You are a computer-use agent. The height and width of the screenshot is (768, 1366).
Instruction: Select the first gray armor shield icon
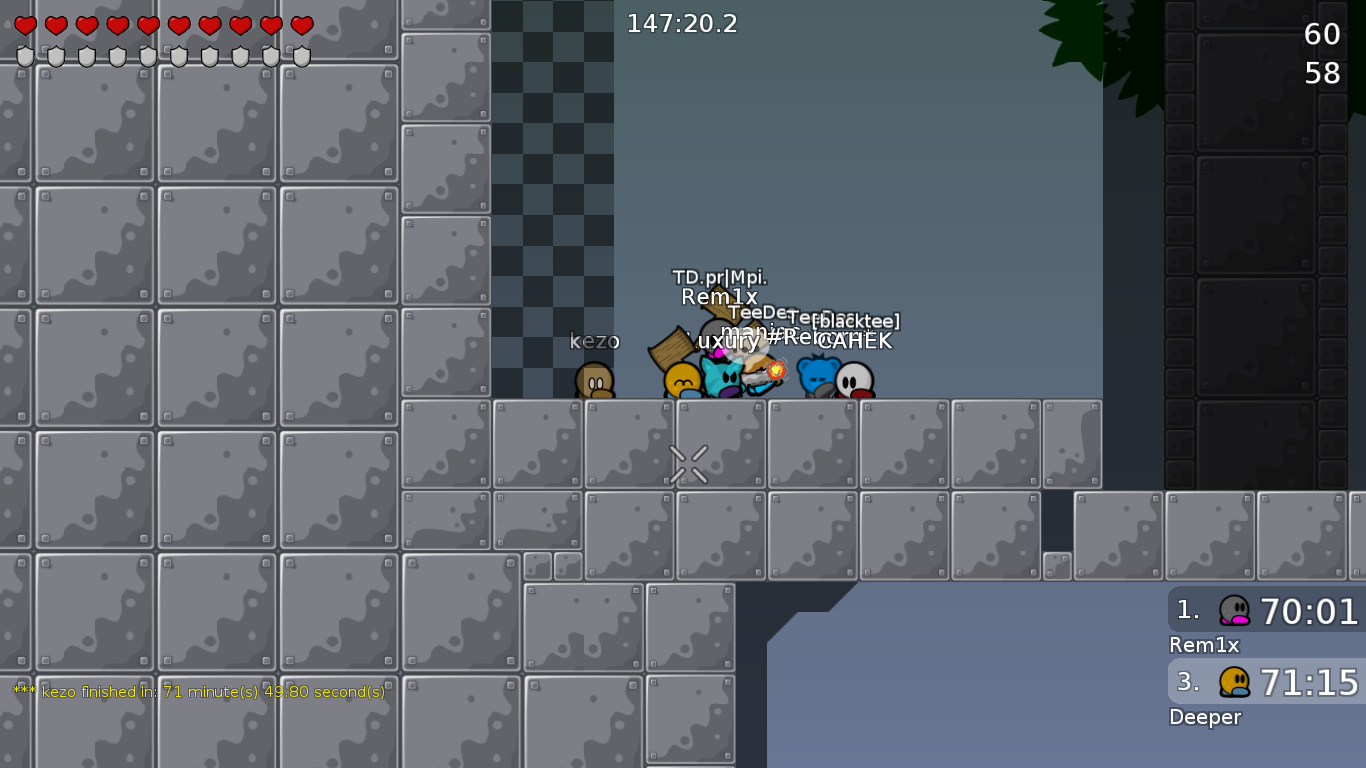click(25, 58)
